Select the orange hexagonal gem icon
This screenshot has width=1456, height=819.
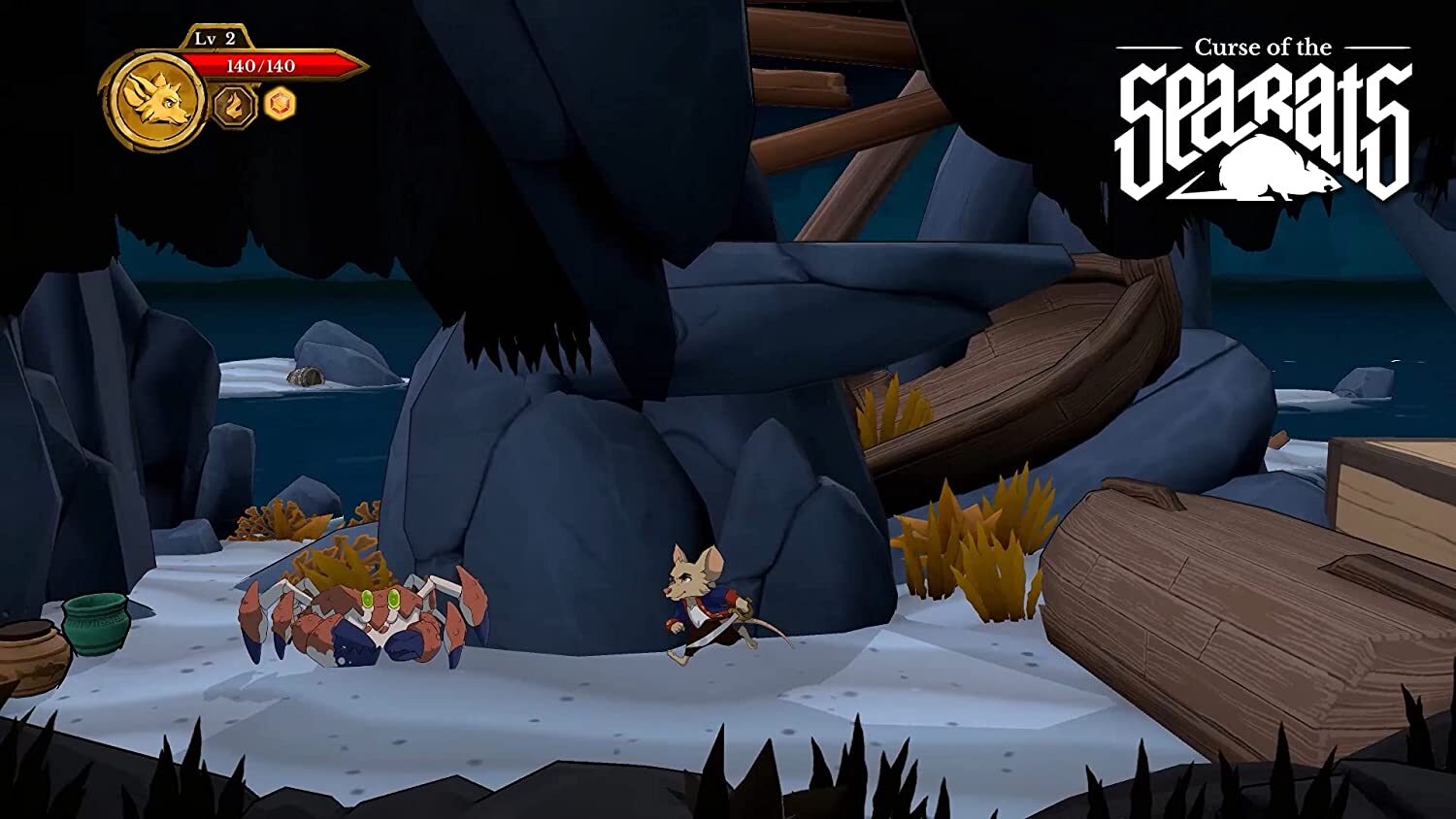pyautogui.click(x=280, y=104)
